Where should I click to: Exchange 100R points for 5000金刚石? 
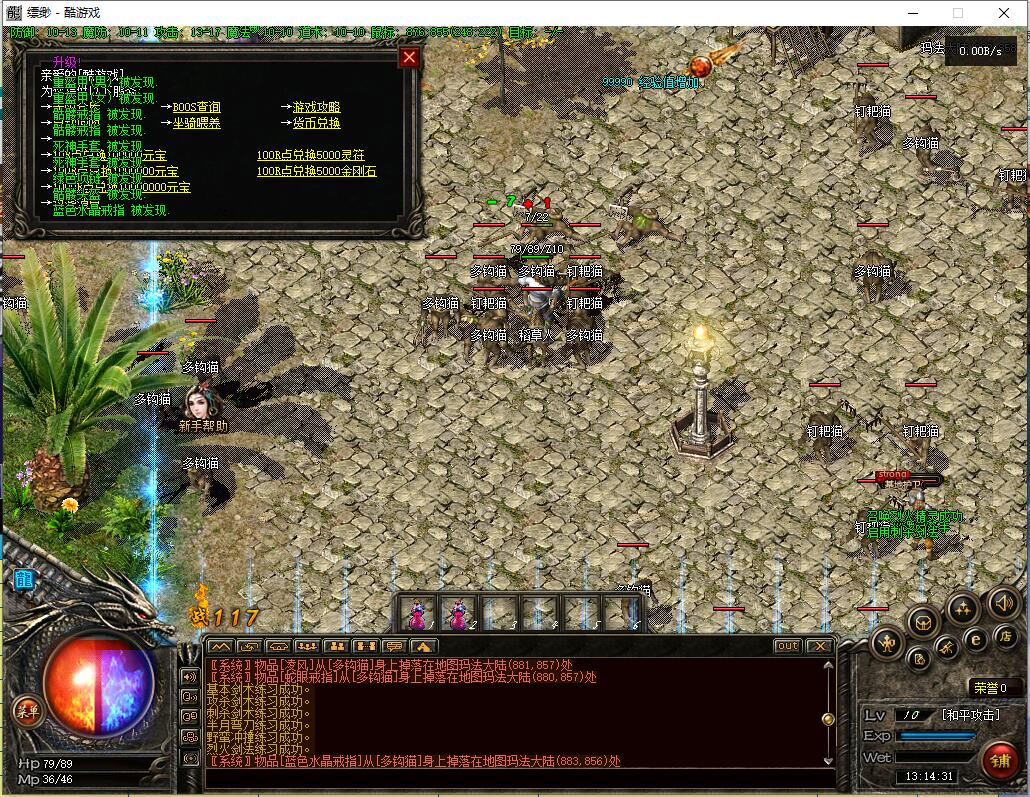coord(316,171)
